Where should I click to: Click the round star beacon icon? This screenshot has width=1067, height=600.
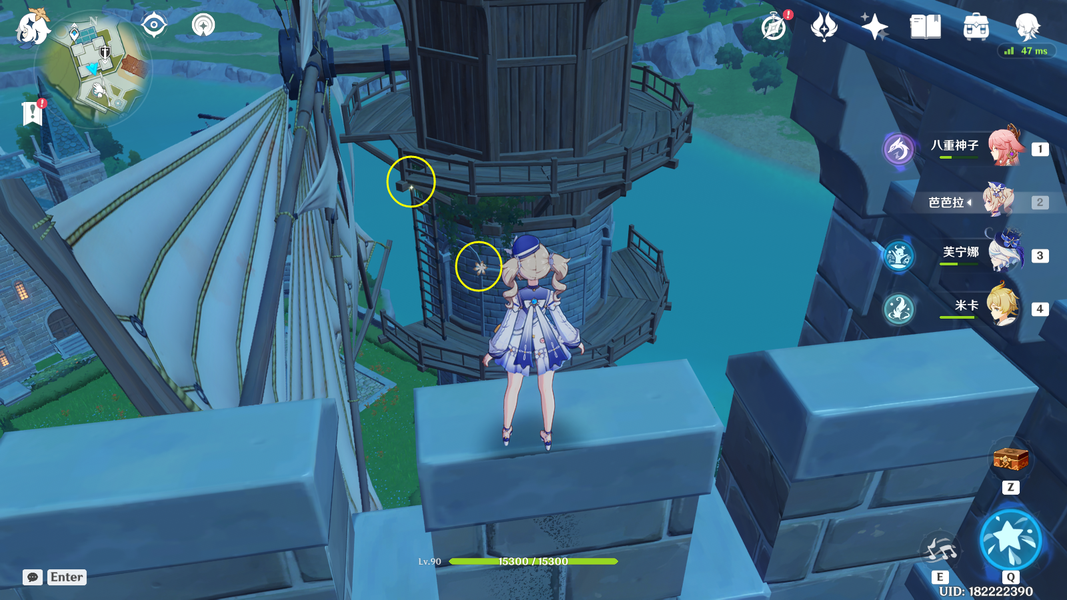click(x=204, y=25)
